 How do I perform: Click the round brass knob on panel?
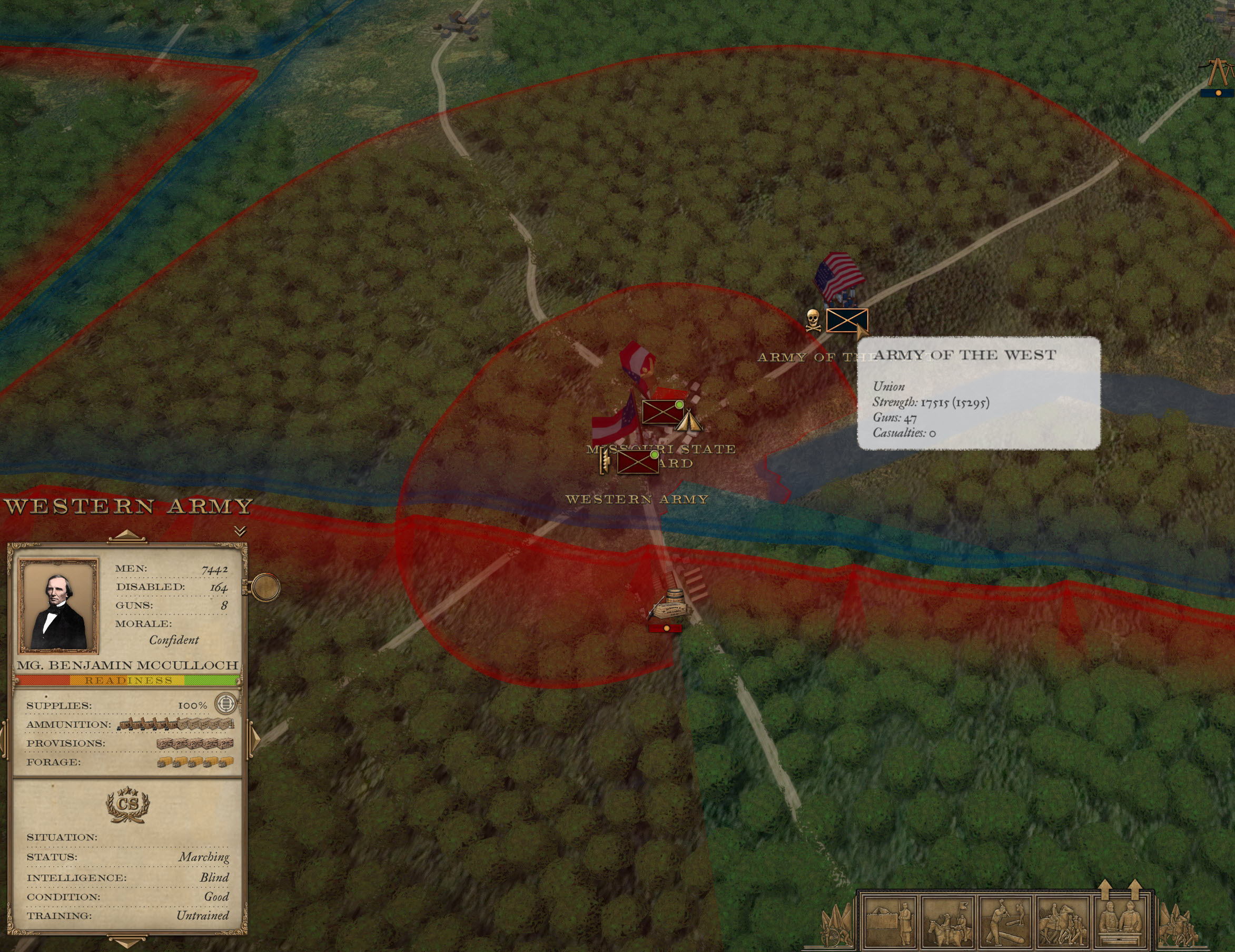[265, 588]
